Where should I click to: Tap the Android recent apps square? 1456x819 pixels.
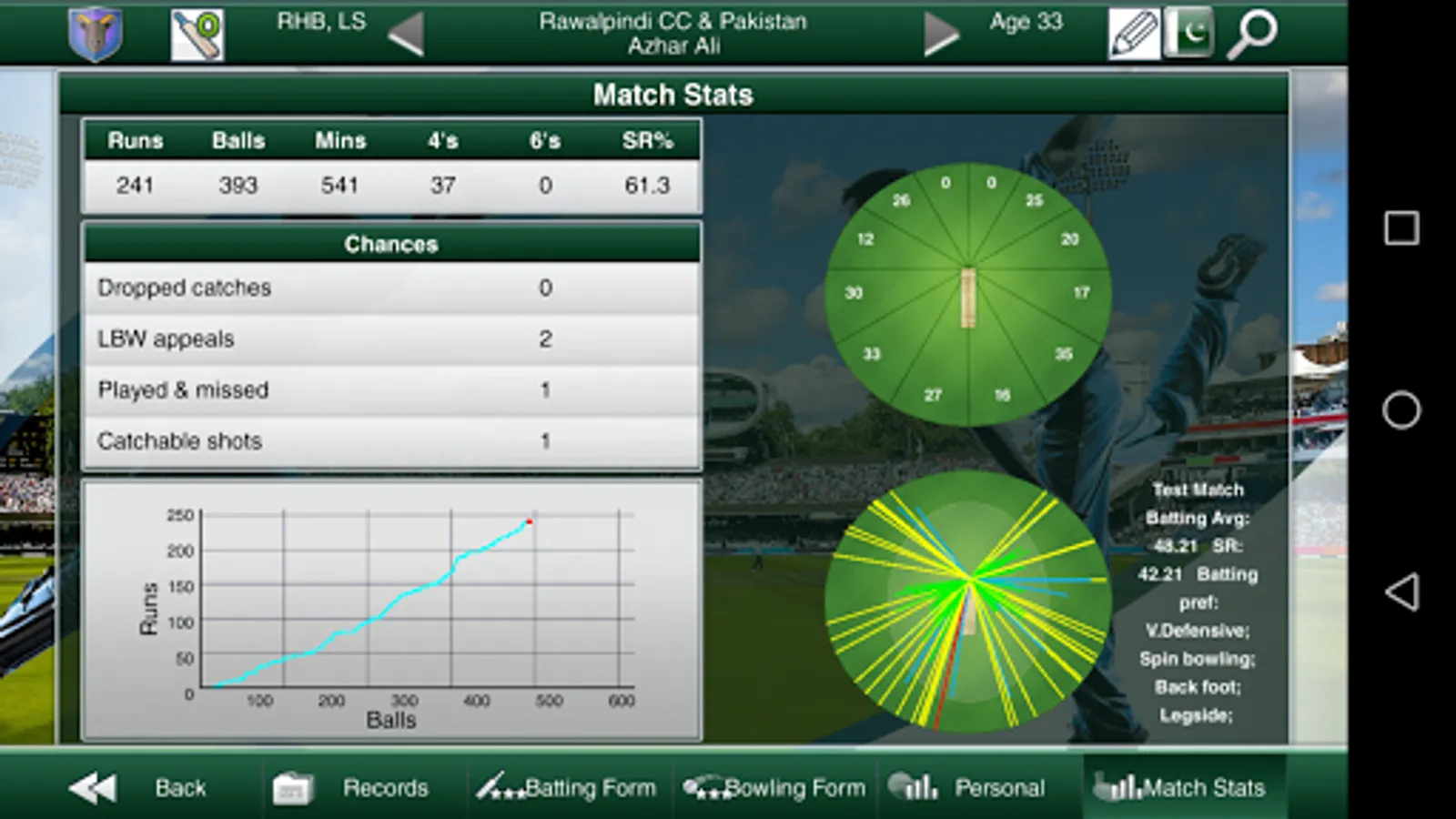pyautogui.click(x=1401, y=227)
